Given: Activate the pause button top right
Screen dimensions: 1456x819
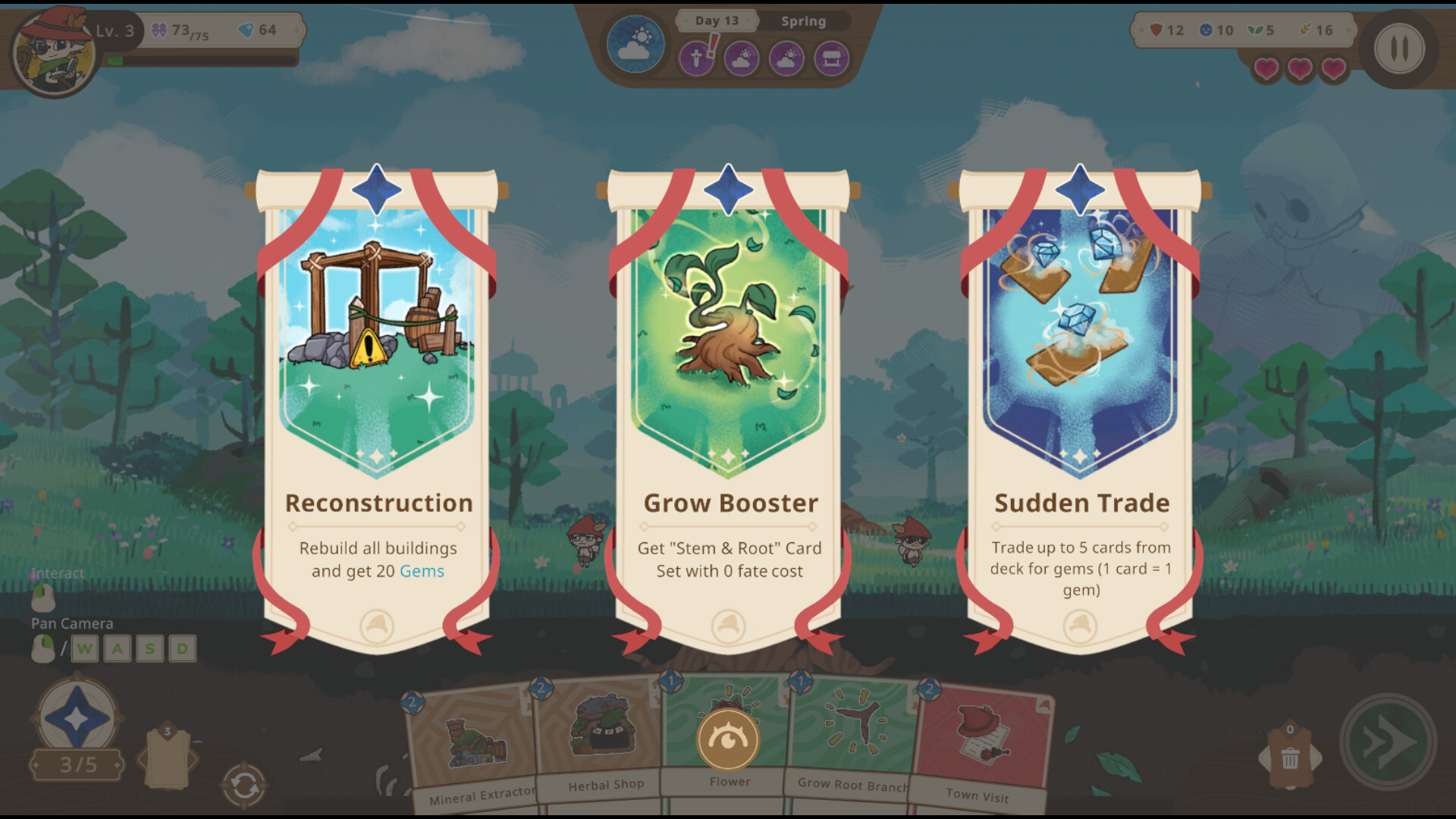Looking at the screenshot, I should coord(1400,48).
